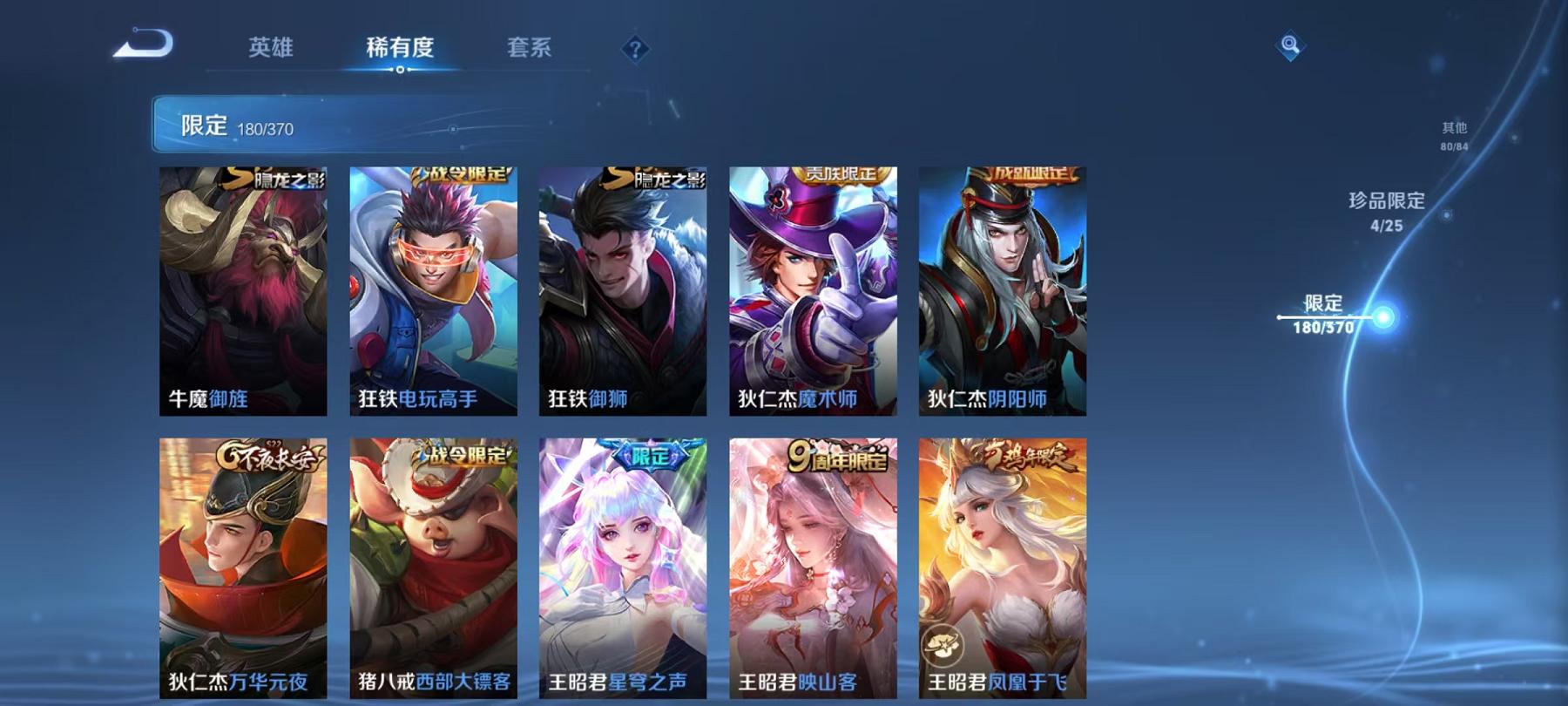Switch to the 英雄 tab
The height and width of the screenshot is (706, 1568).
(x=270, y=50)
